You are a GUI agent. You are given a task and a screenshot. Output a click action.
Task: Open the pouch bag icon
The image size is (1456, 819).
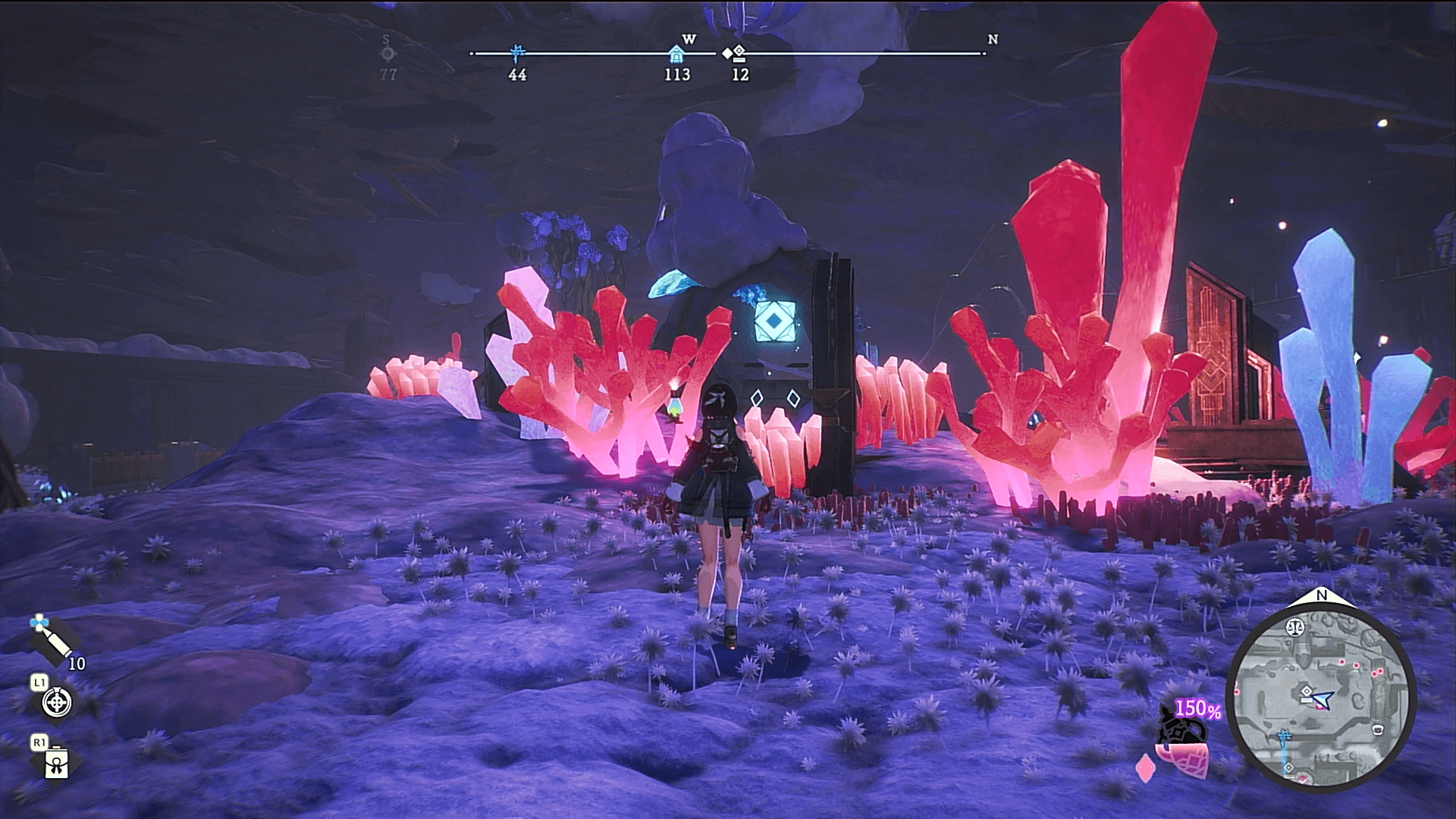57,766
